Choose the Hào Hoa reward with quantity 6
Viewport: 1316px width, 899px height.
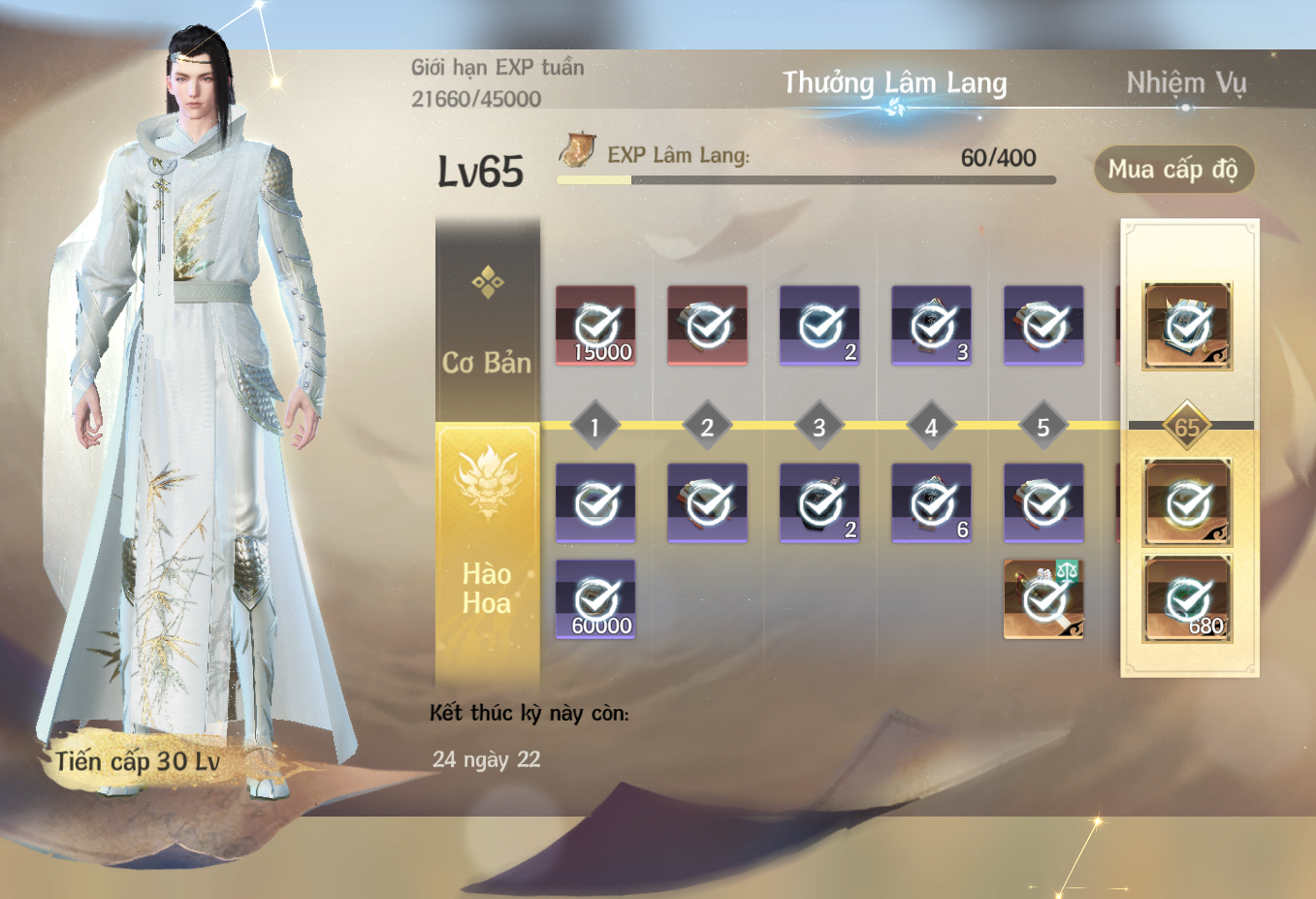931,503
